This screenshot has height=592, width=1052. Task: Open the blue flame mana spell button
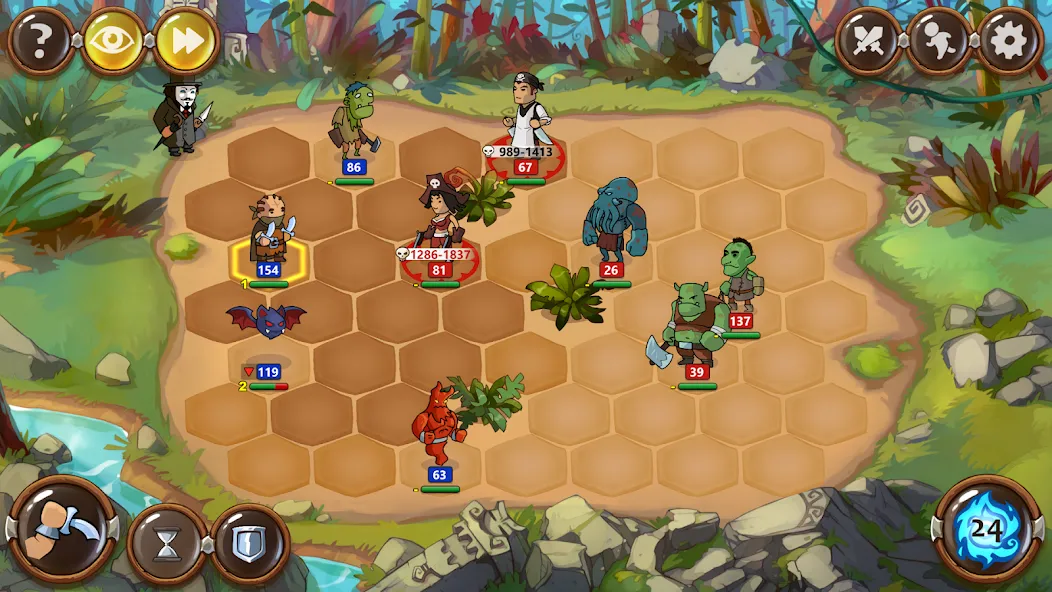click(x=987, y=529)
